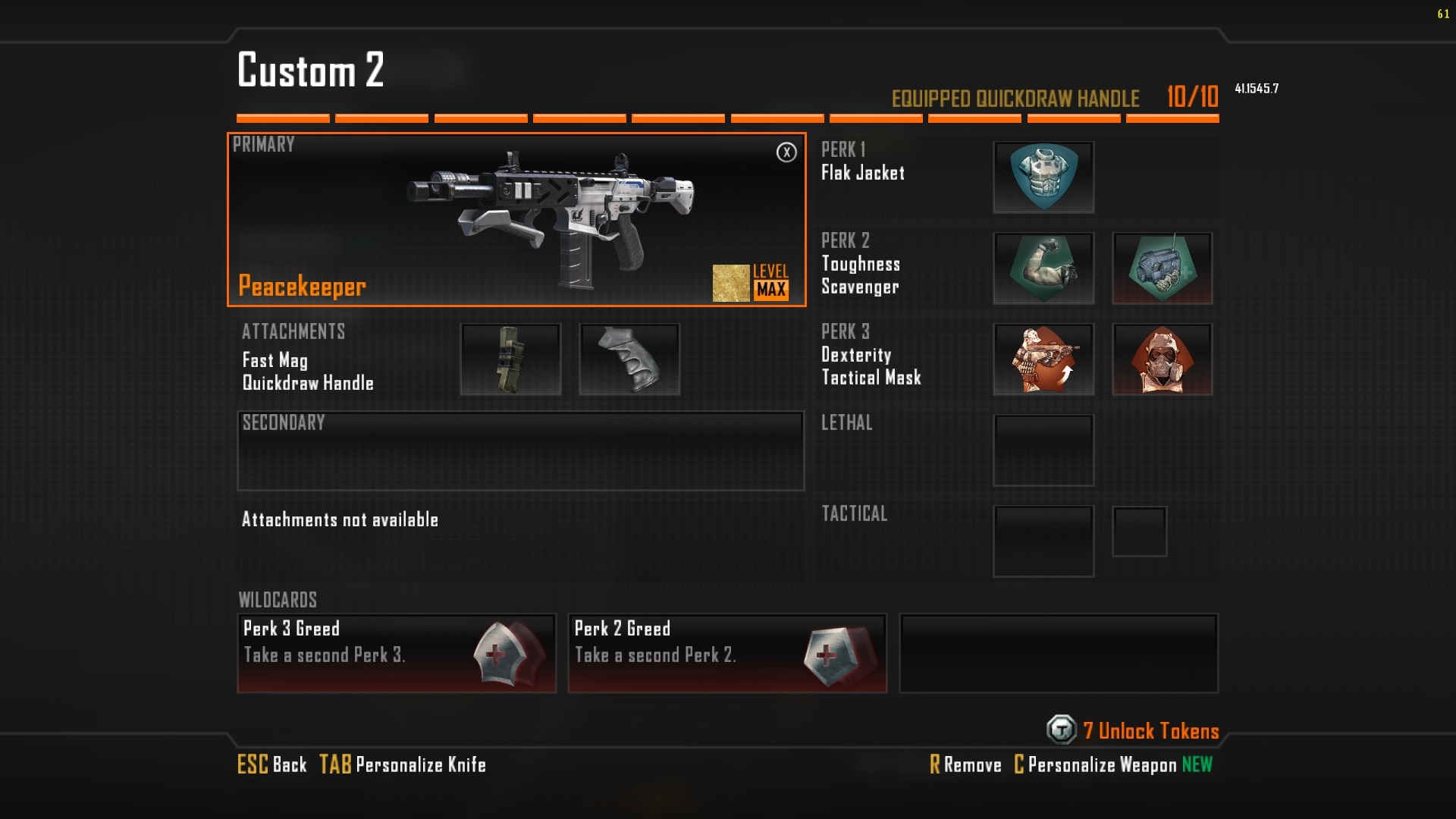Select the Peacekeeper primary weapon slot
Viewport: 1456px width, 819px height.
point(516,220)
